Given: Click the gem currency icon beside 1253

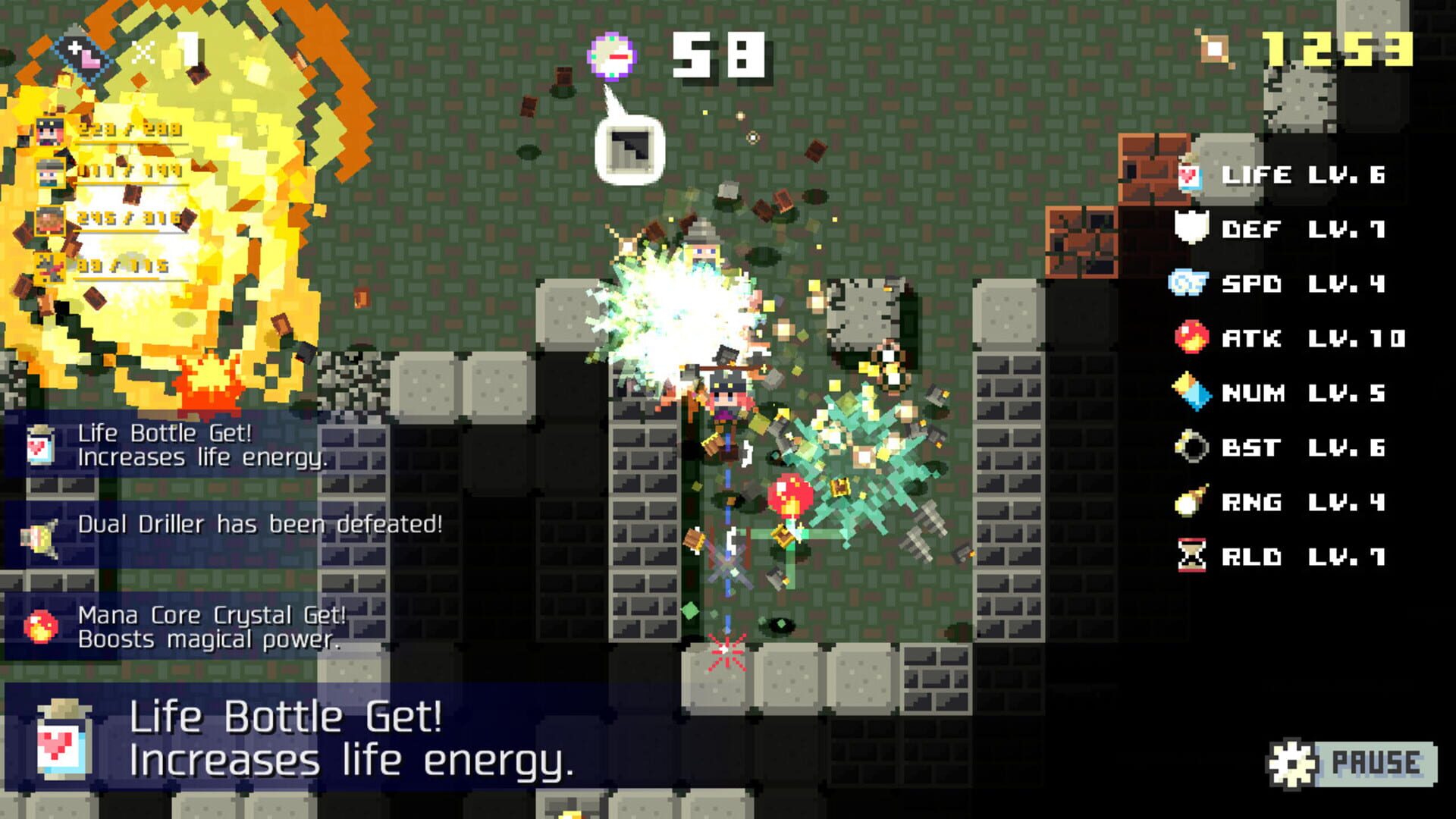Looking at the screenshot, I should [x=1214, y=48].
